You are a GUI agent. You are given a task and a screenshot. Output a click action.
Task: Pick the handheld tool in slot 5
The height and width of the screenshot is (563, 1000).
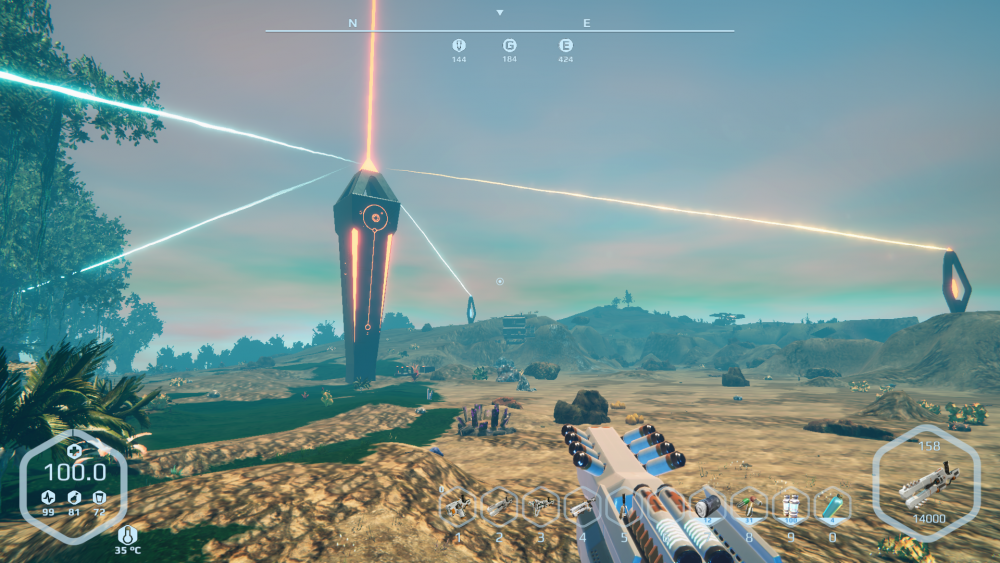623,507
